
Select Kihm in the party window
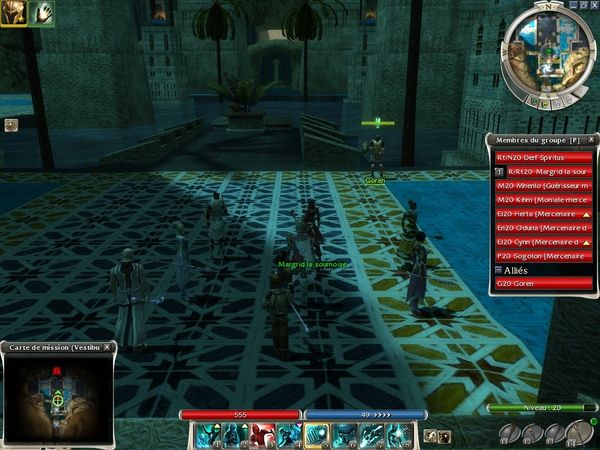pos(545,200)
